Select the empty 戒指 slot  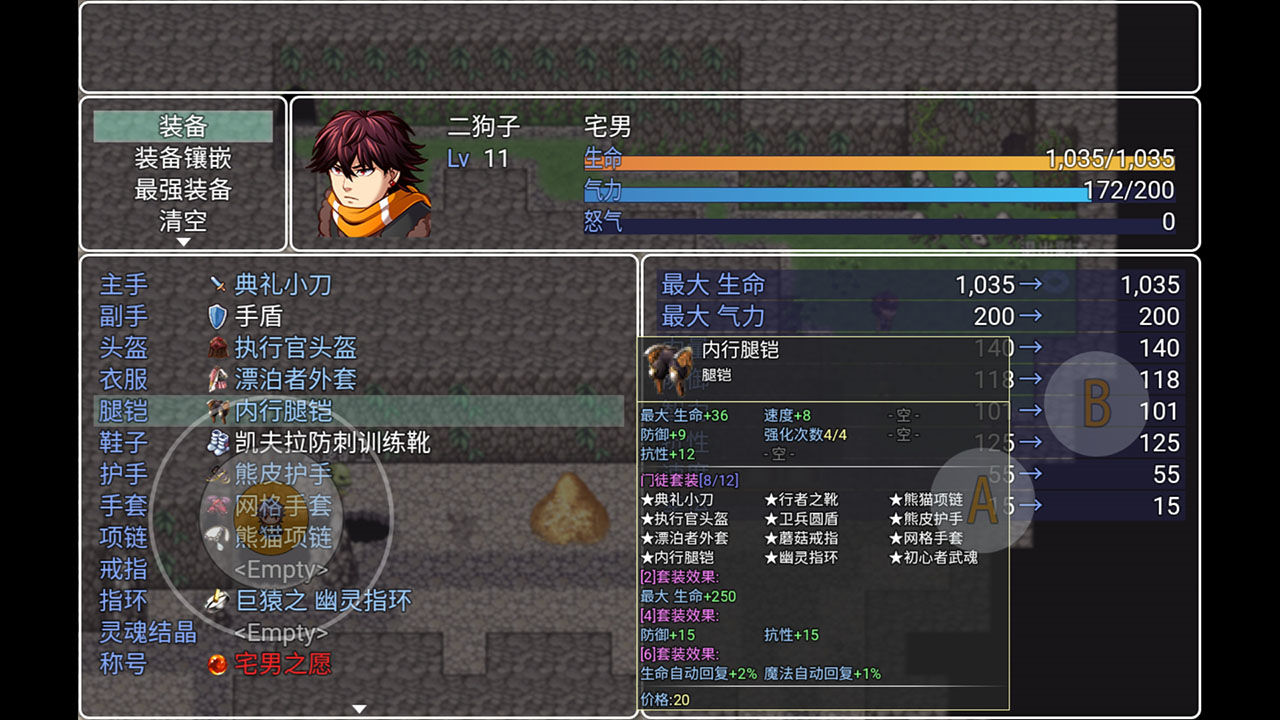[280, 570]
